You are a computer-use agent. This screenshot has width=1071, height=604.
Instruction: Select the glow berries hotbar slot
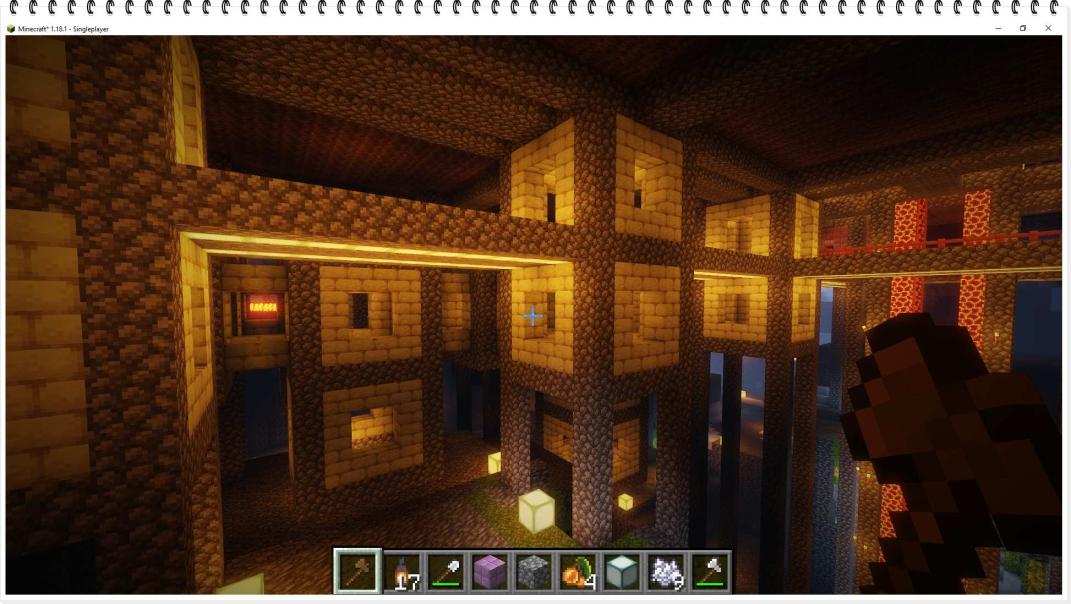[577, 571]
